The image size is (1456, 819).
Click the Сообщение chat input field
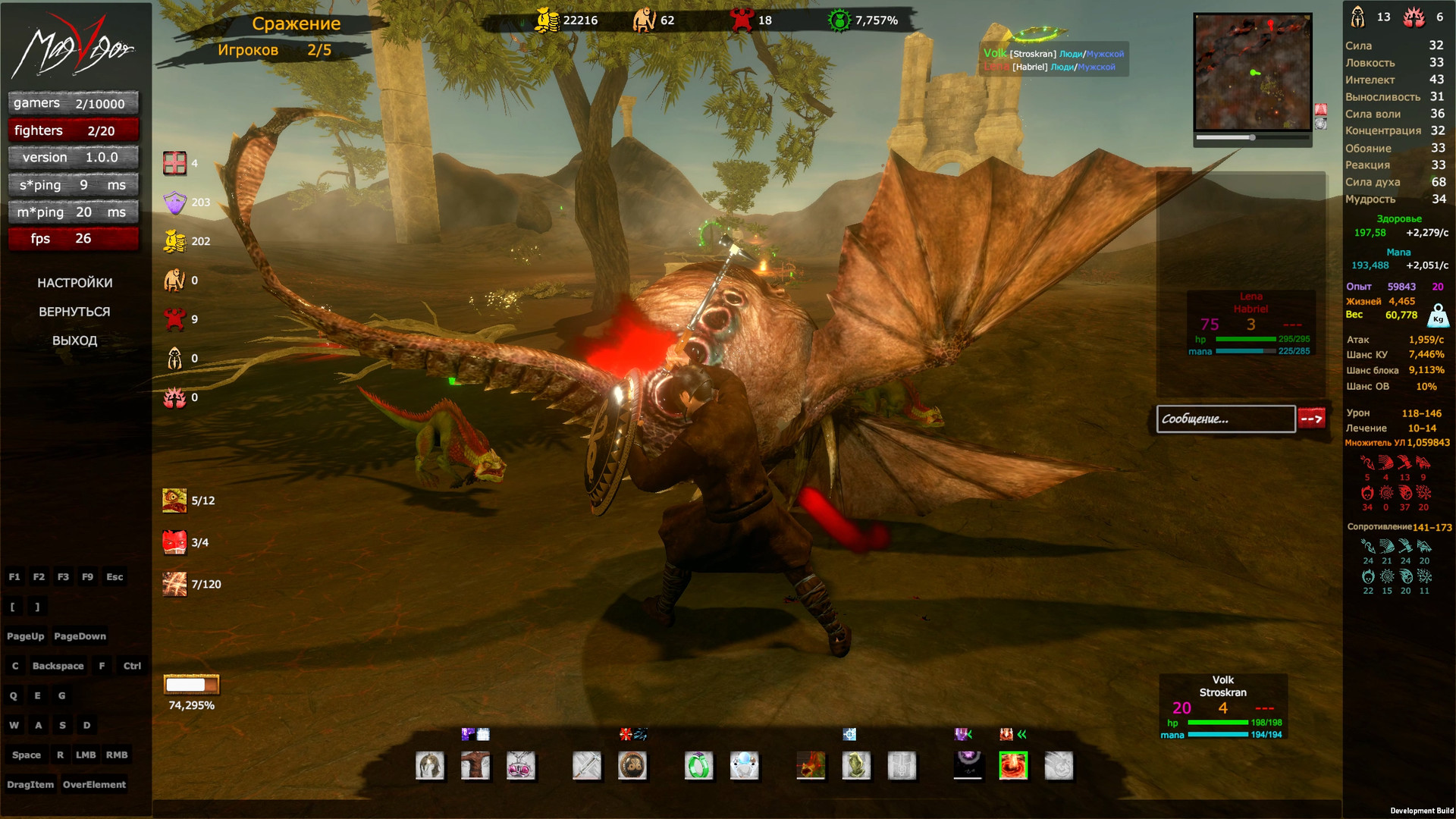1225,419
